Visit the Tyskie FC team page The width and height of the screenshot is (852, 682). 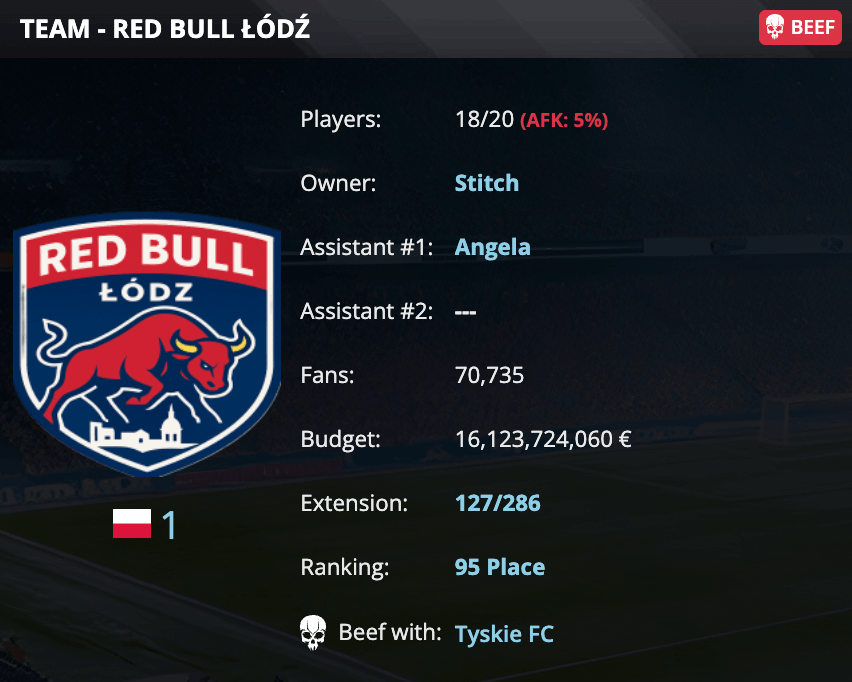(504, 634)
